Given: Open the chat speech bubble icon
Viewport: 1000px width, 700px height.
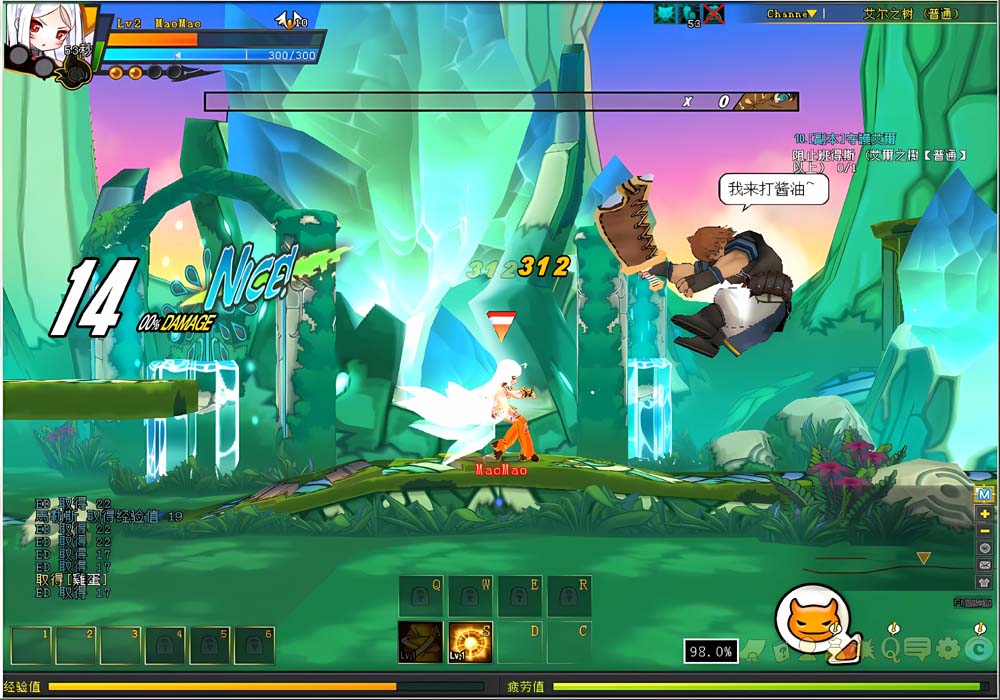Looking at the screenshot, I should point(917,649).
